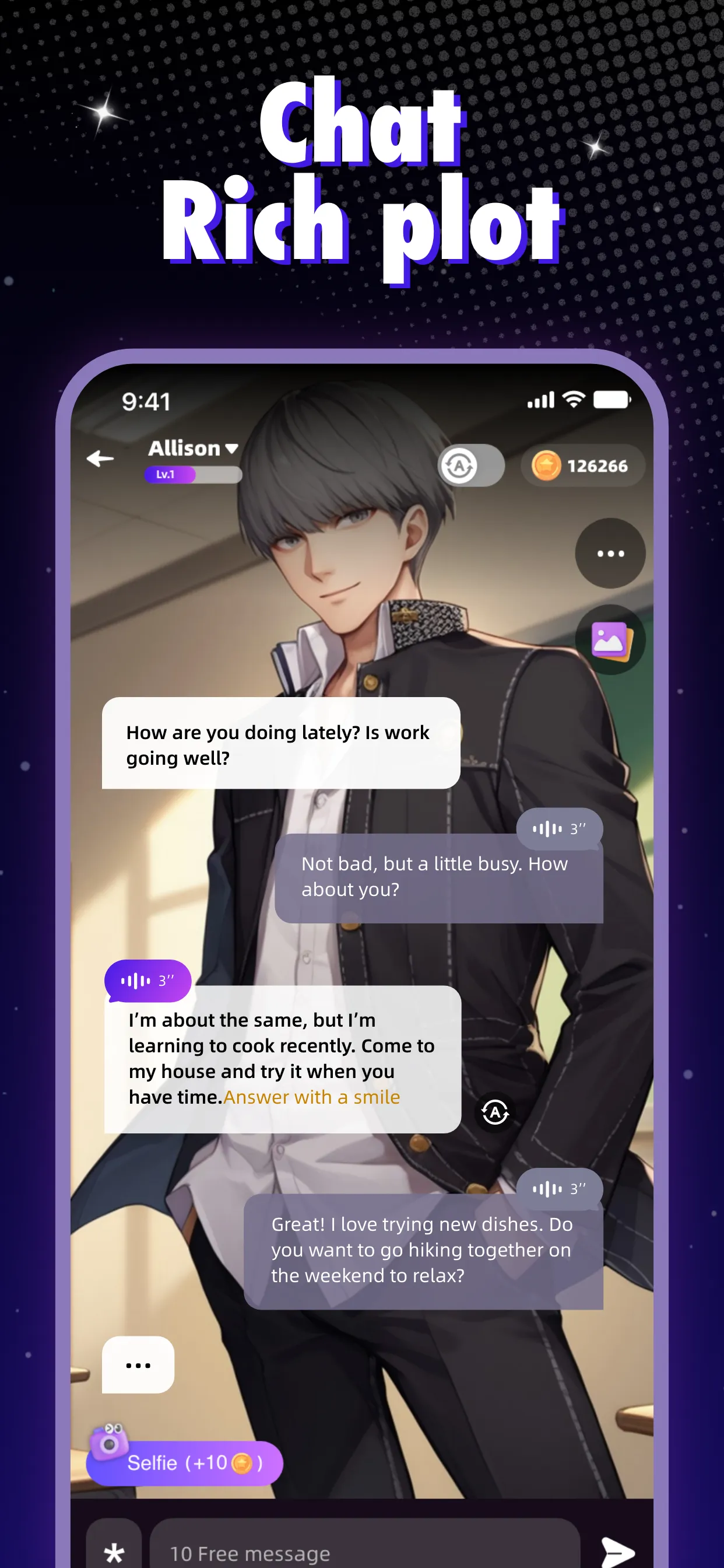Open the three-dot options menu

pyautogui.click(x=610, y=554)
